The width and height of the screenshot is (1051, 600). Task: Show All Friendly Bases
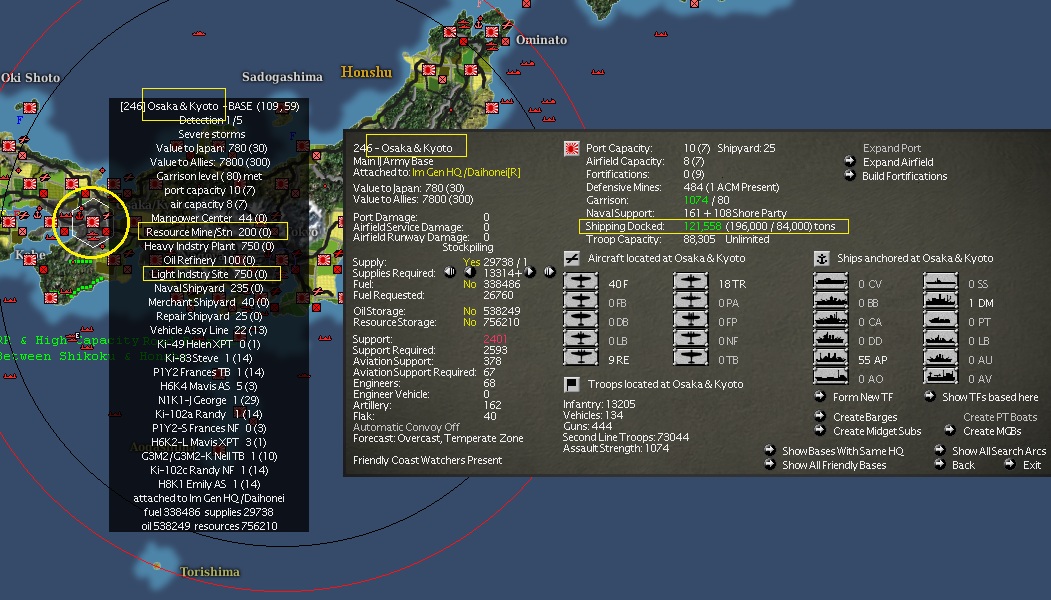coord(833,465)
